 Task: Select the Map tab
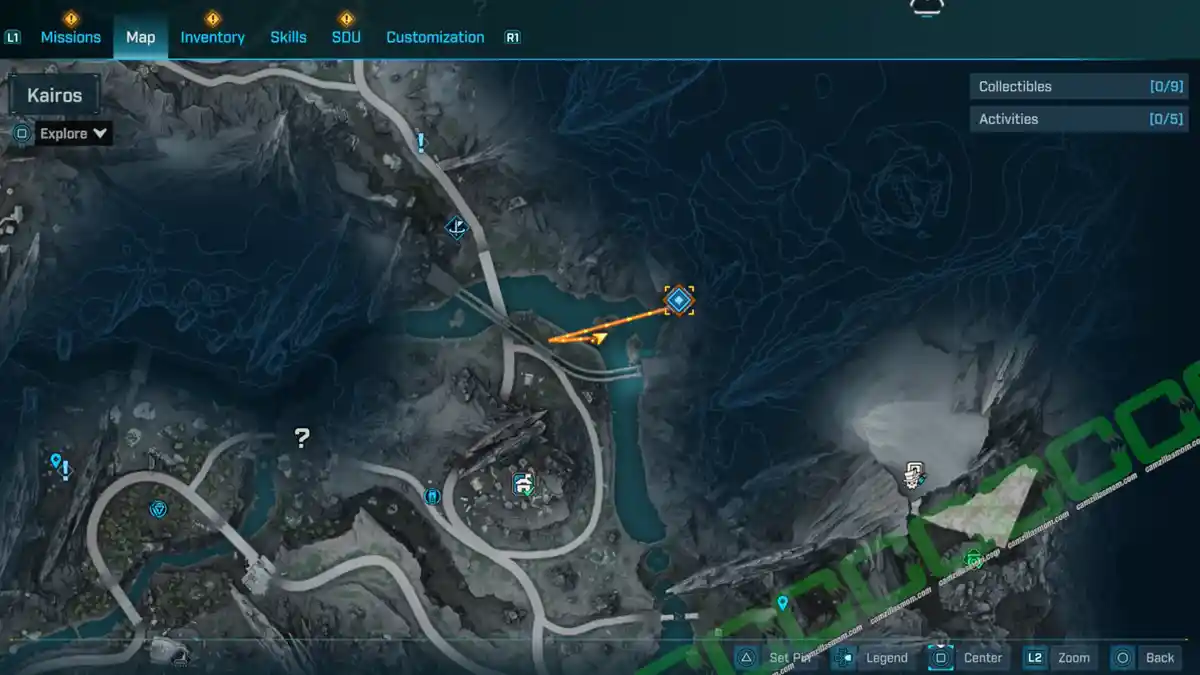(140, 37)
